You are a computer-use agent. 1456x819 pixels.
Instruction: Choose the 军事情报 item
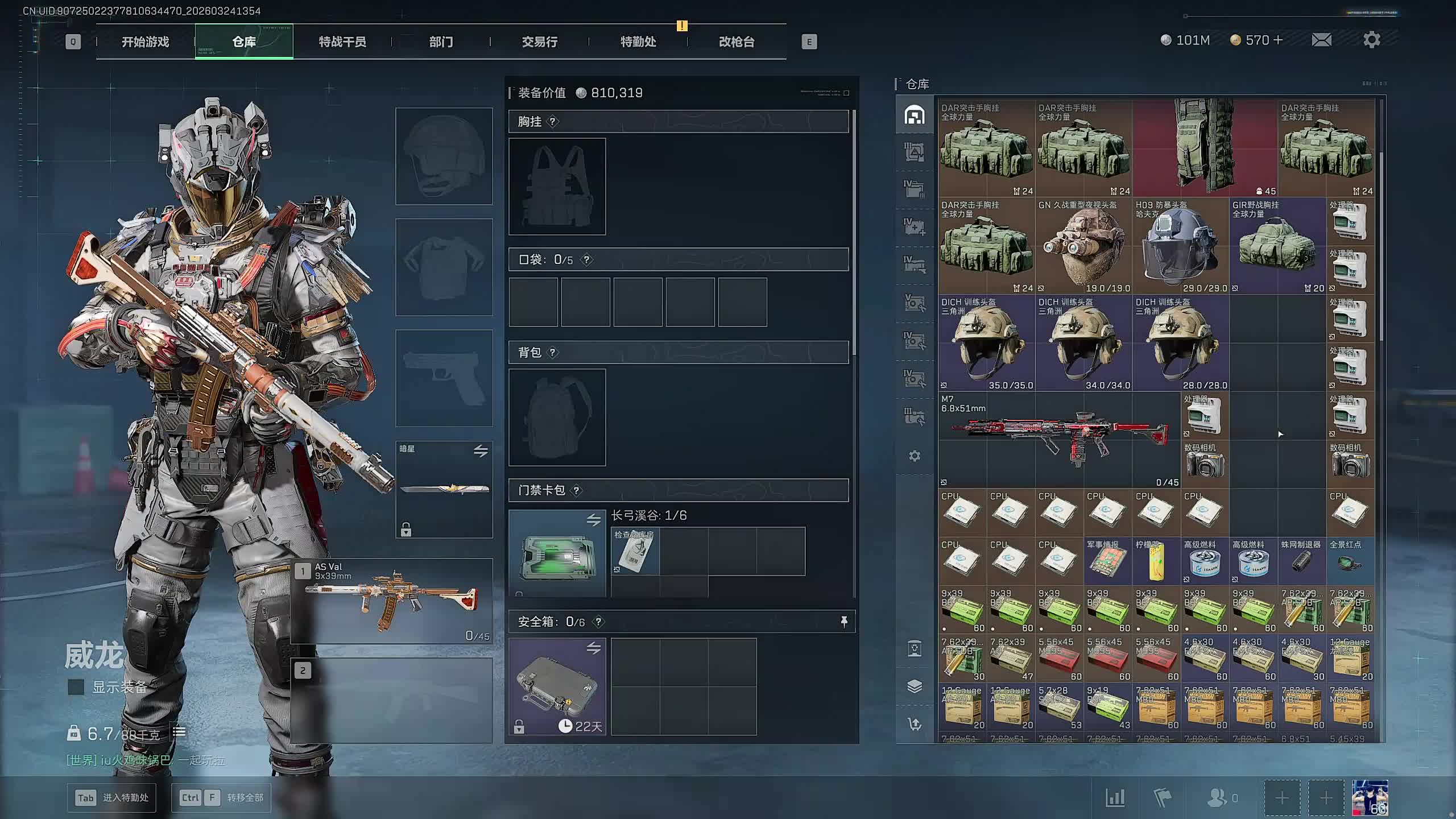[1107, 561]
